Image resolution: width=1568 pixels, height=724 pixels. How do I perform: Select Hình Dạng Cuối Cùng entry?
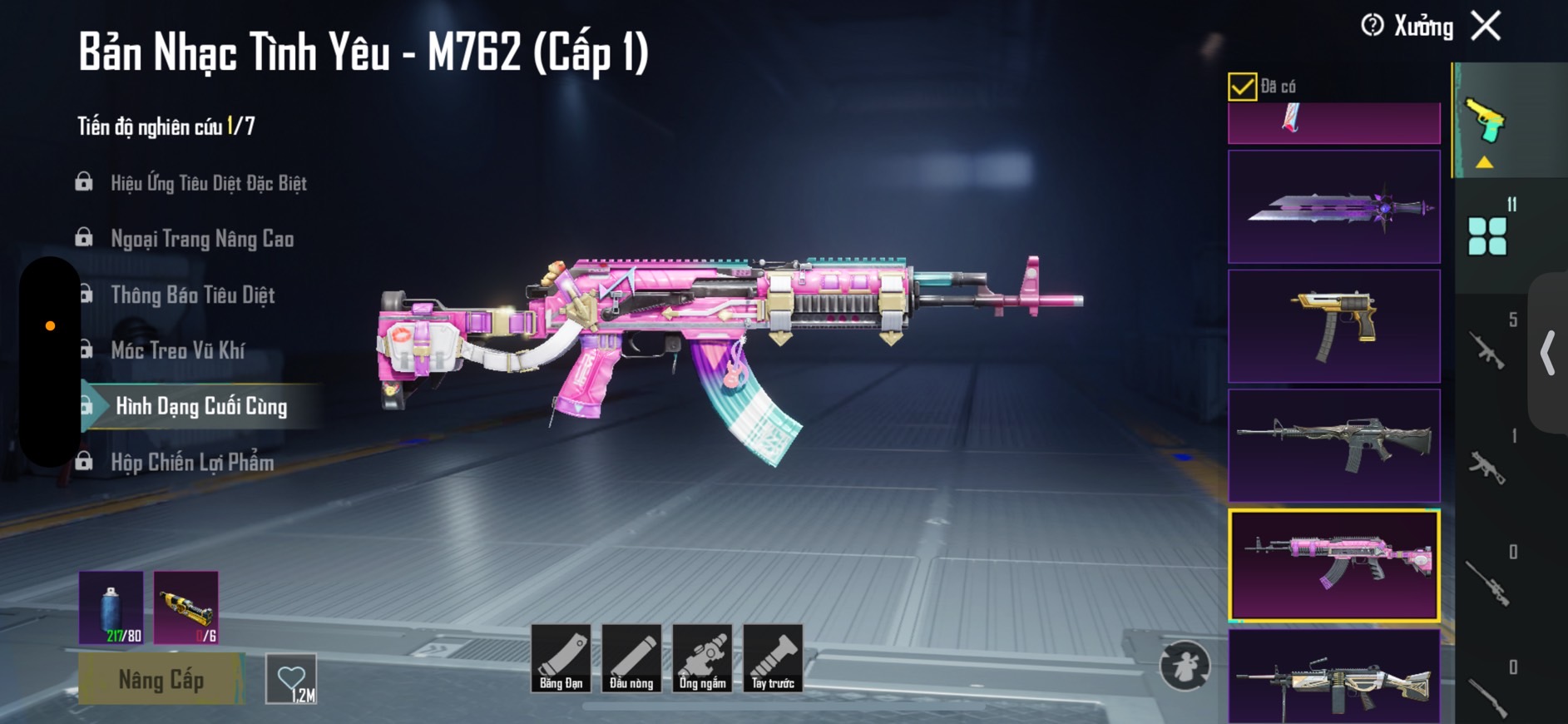(x=201, y=406)
